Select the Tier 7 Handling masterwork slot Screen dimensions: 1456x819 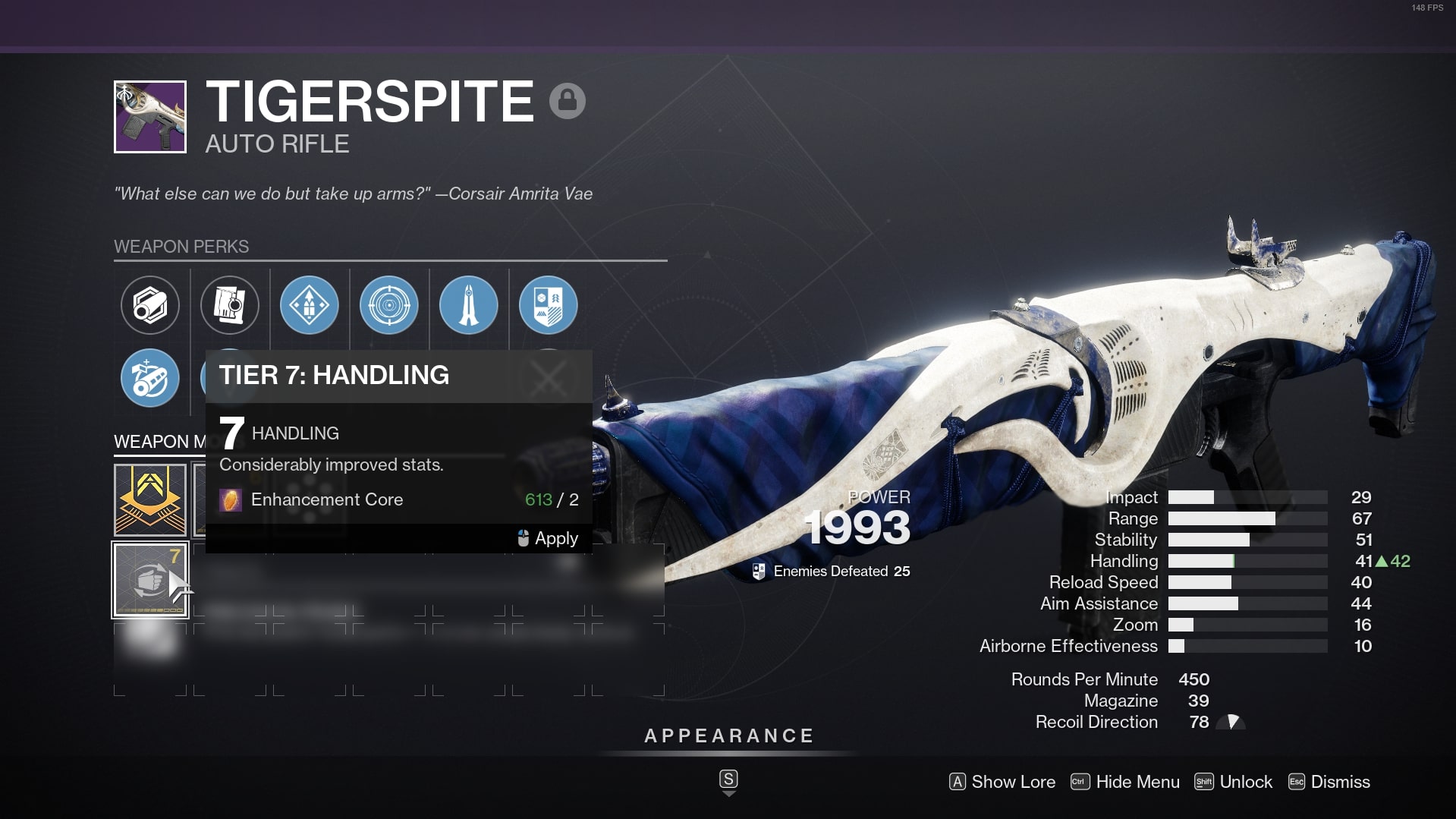click(150, 580)
